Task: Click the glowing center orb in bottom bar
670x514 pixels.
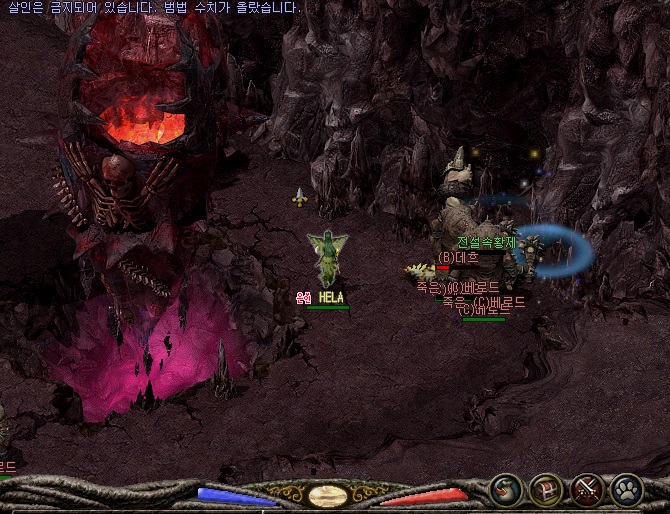Action: pos(328,494)
